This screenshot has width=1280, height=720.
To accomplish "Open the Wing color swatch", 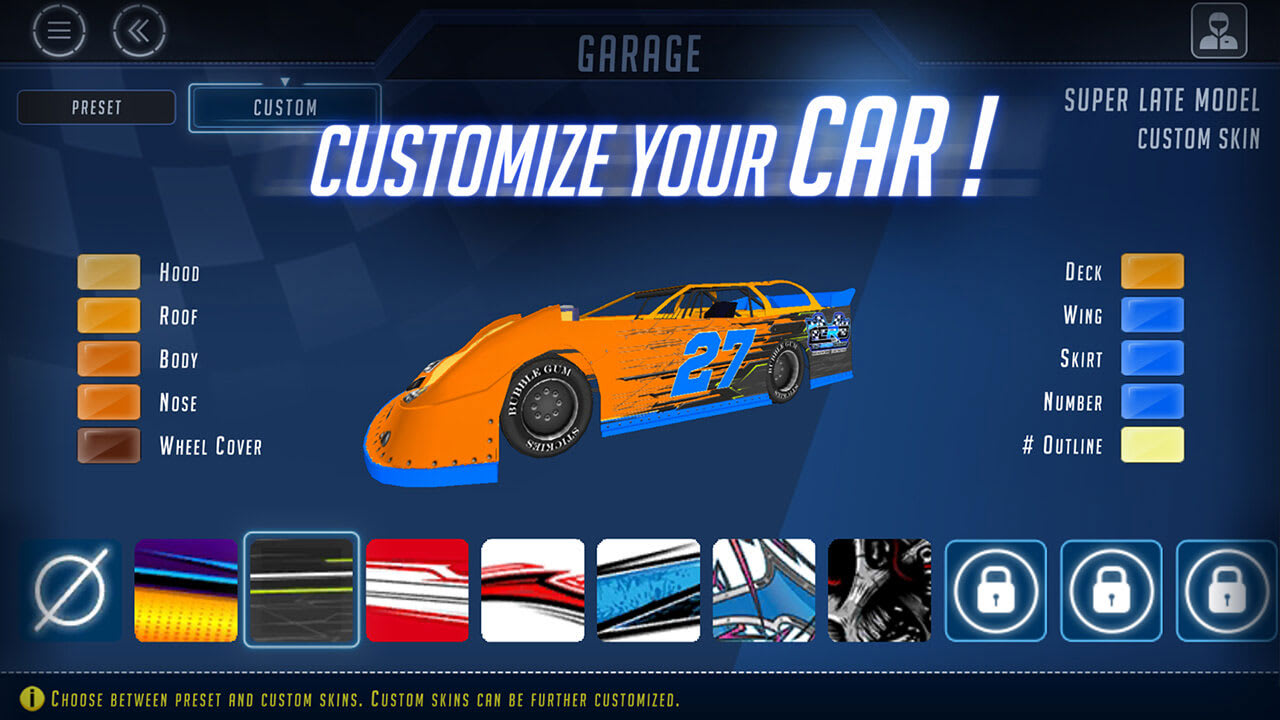I will (x=1153, y=314).
